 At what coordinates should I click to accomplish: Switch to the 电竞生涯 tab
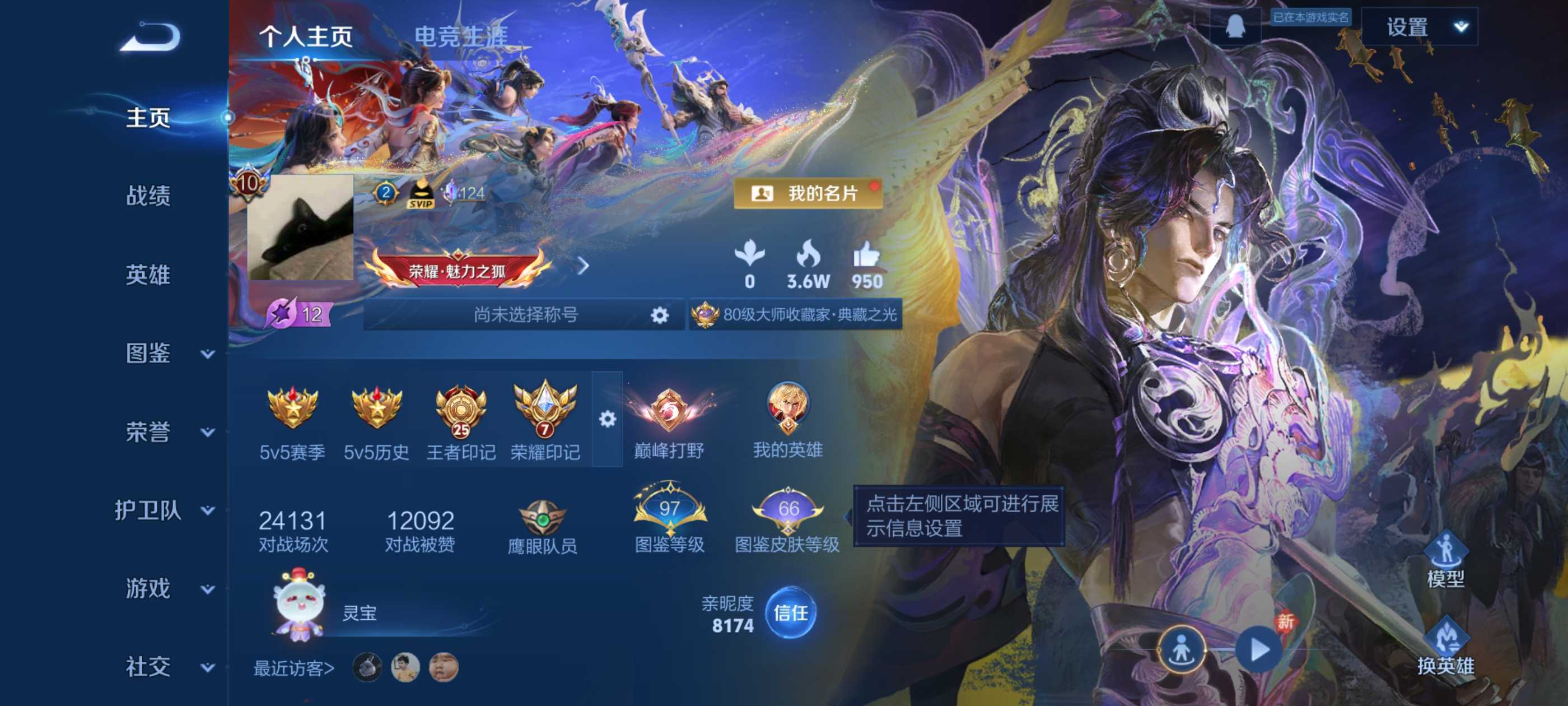coord(461,36)
